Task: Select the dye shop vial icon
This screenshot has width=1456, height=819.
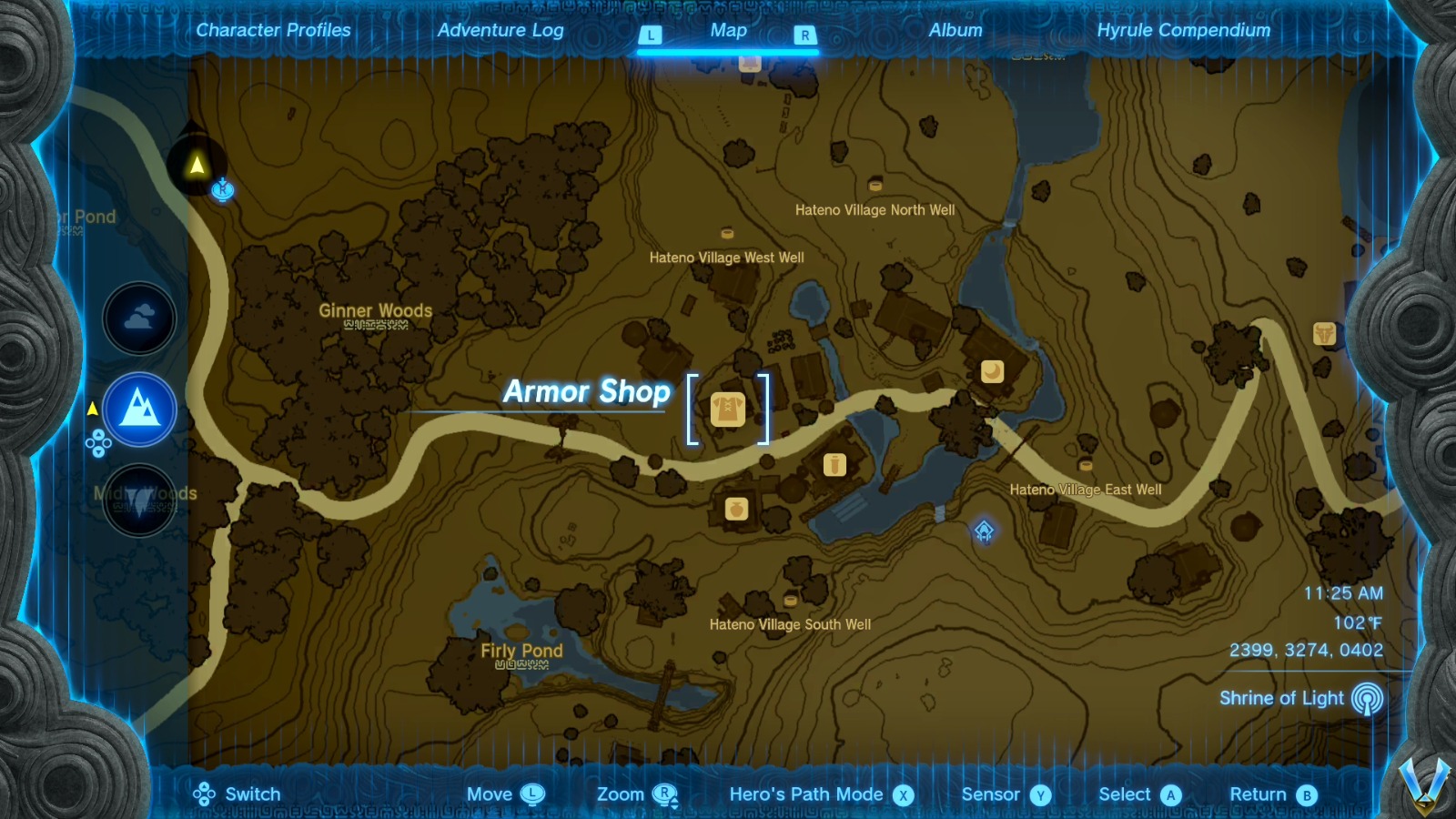Action: 834,463
